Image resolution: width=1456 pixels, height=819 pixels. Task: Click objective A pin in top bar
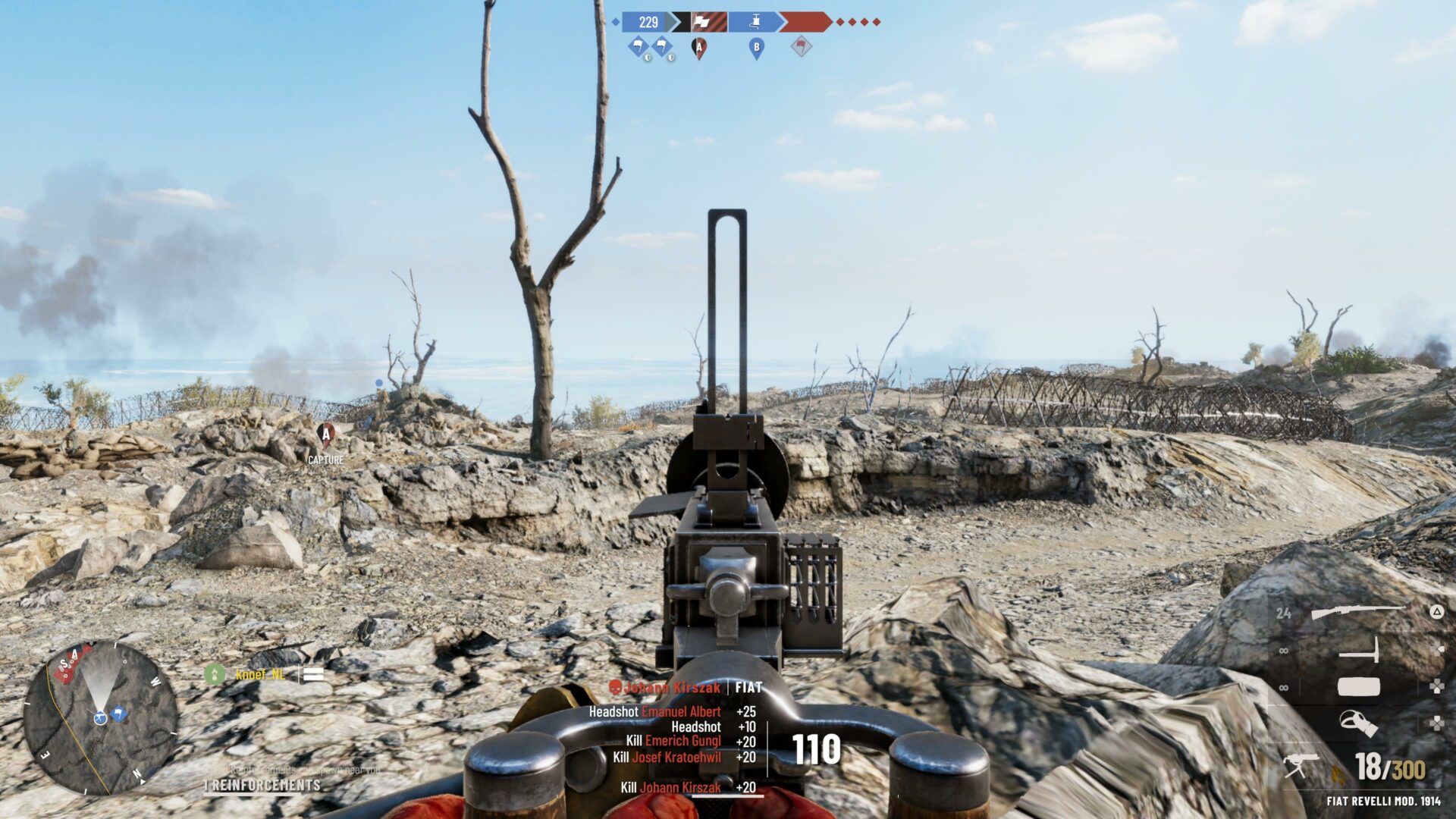[699, 49]
